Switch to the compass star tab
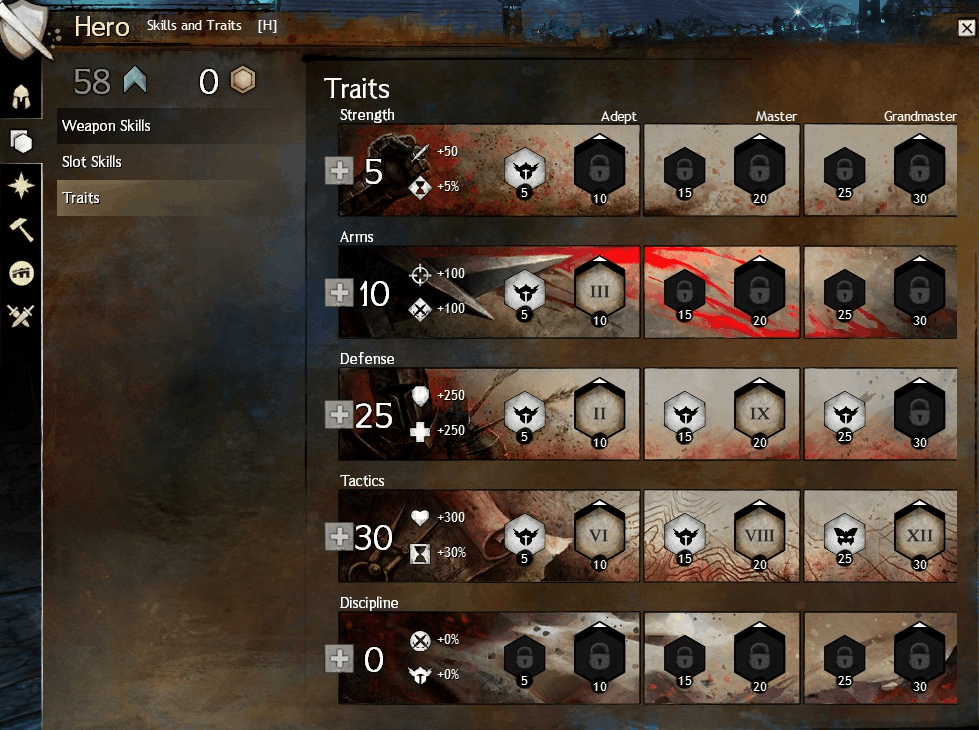The height and width of the screenshot is (730, 979). click(20, 186)
